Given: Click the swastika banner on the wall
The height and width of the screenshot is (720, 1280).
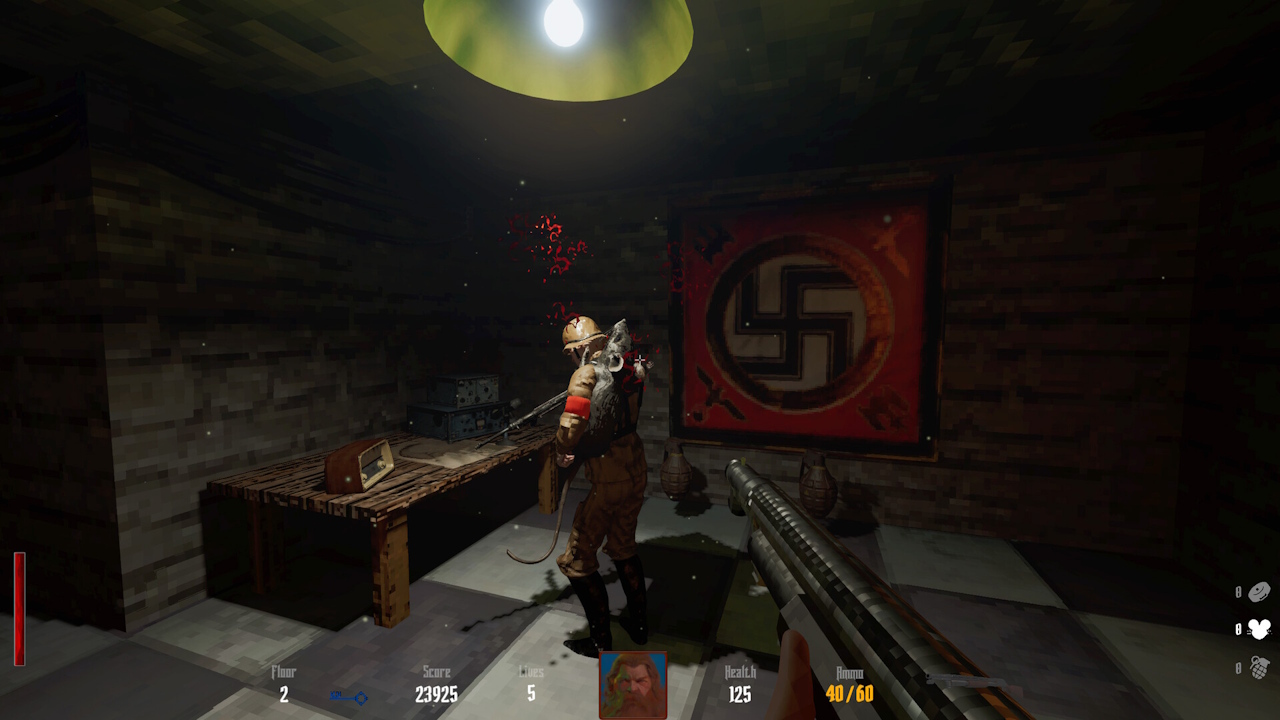Looking at the screenshot, I should click(800, 320).
